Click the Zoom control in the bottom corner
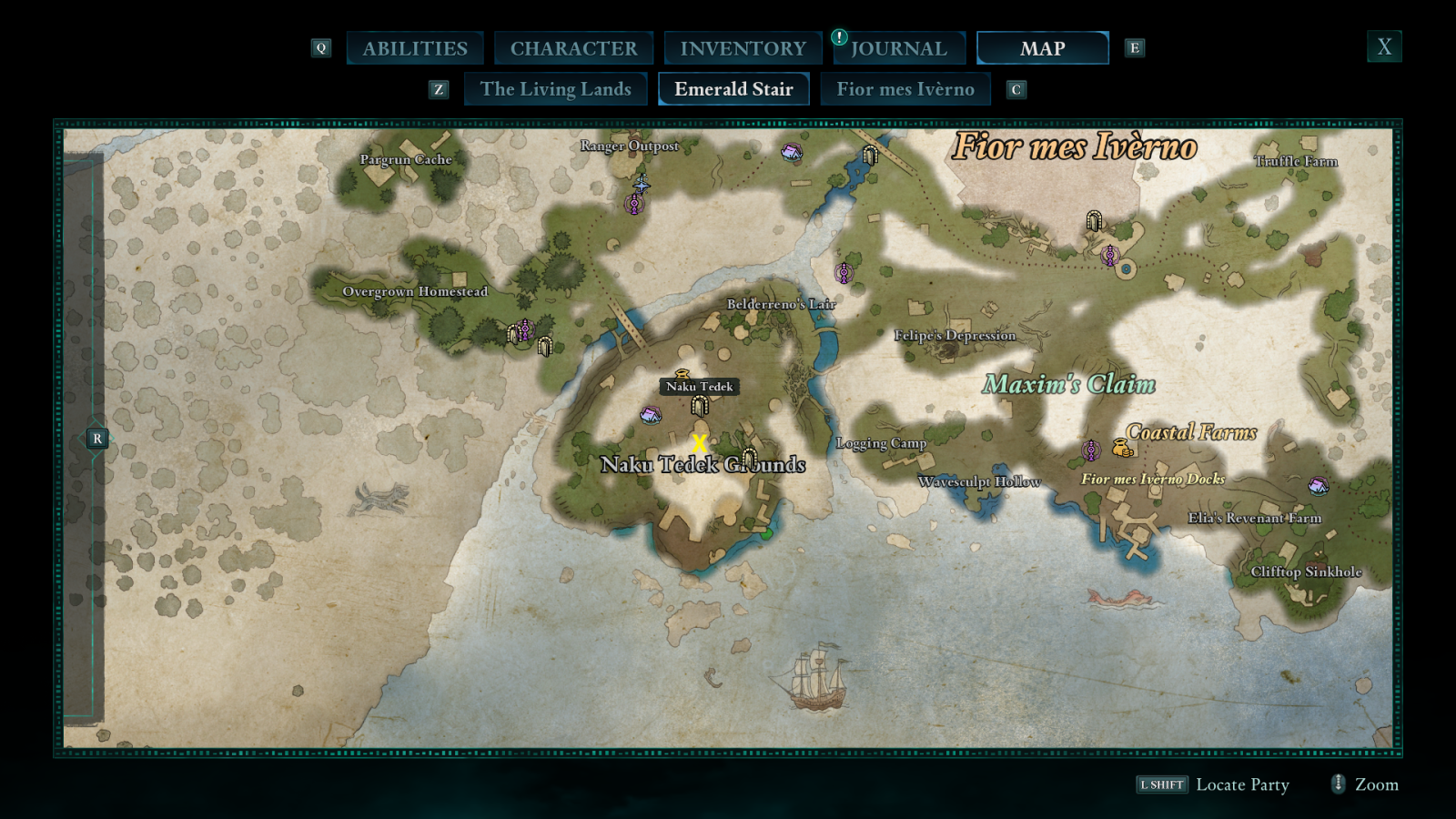Image resolution: width=1456 pixels, height=819 pixels. coord(1374,784)
